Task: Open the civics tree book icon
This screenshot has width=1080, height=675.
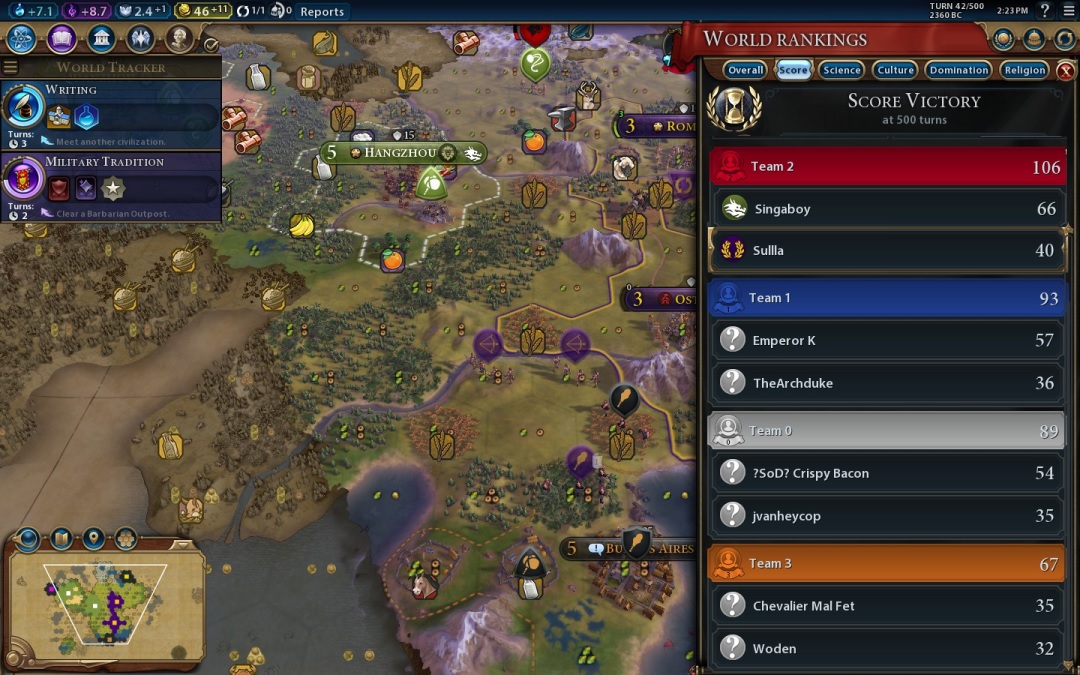Action: point(62,39)
